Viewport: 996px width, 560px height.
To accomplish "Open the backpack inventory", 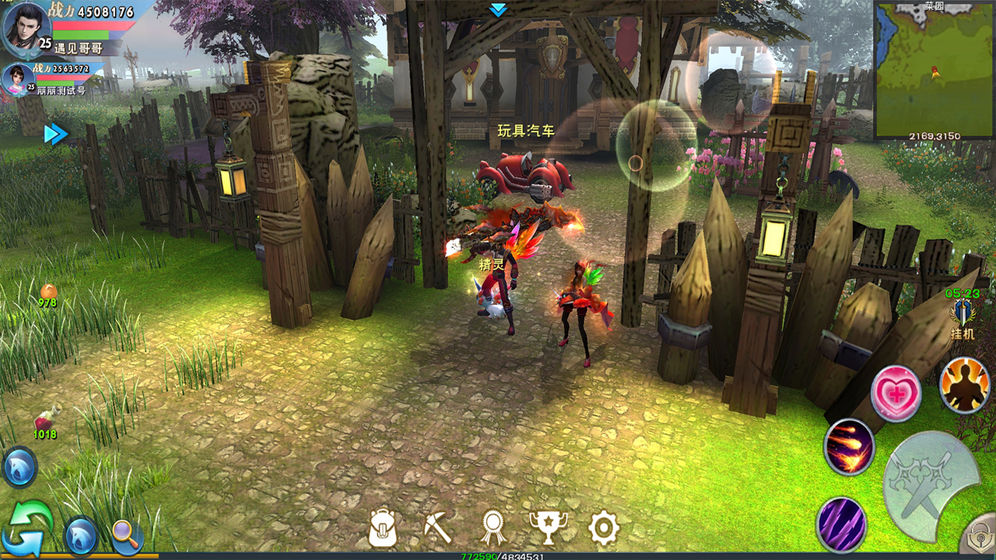I will pyautogui.click(x=384, y=527).
